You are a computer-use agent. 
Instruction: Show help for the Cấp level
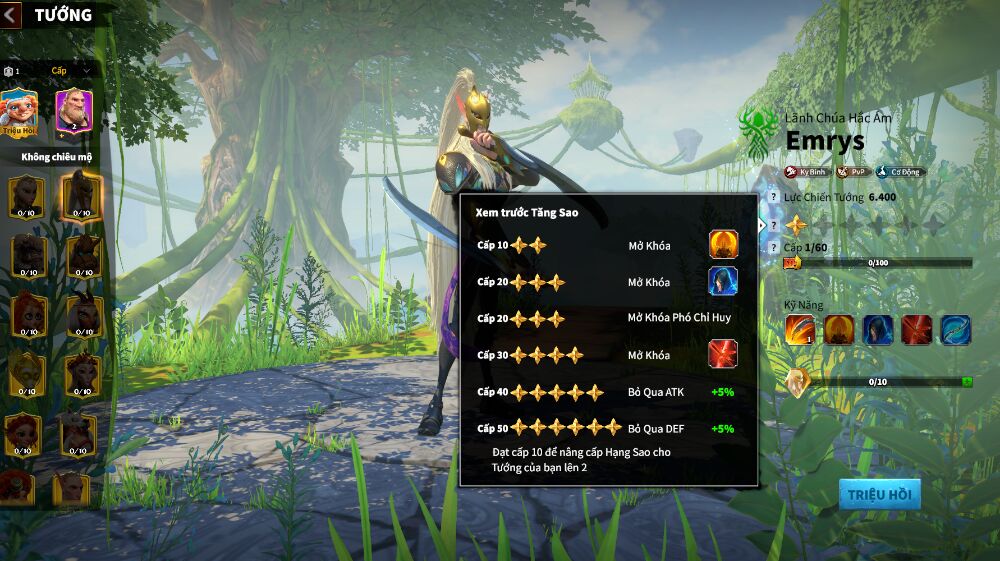(772, 247)
